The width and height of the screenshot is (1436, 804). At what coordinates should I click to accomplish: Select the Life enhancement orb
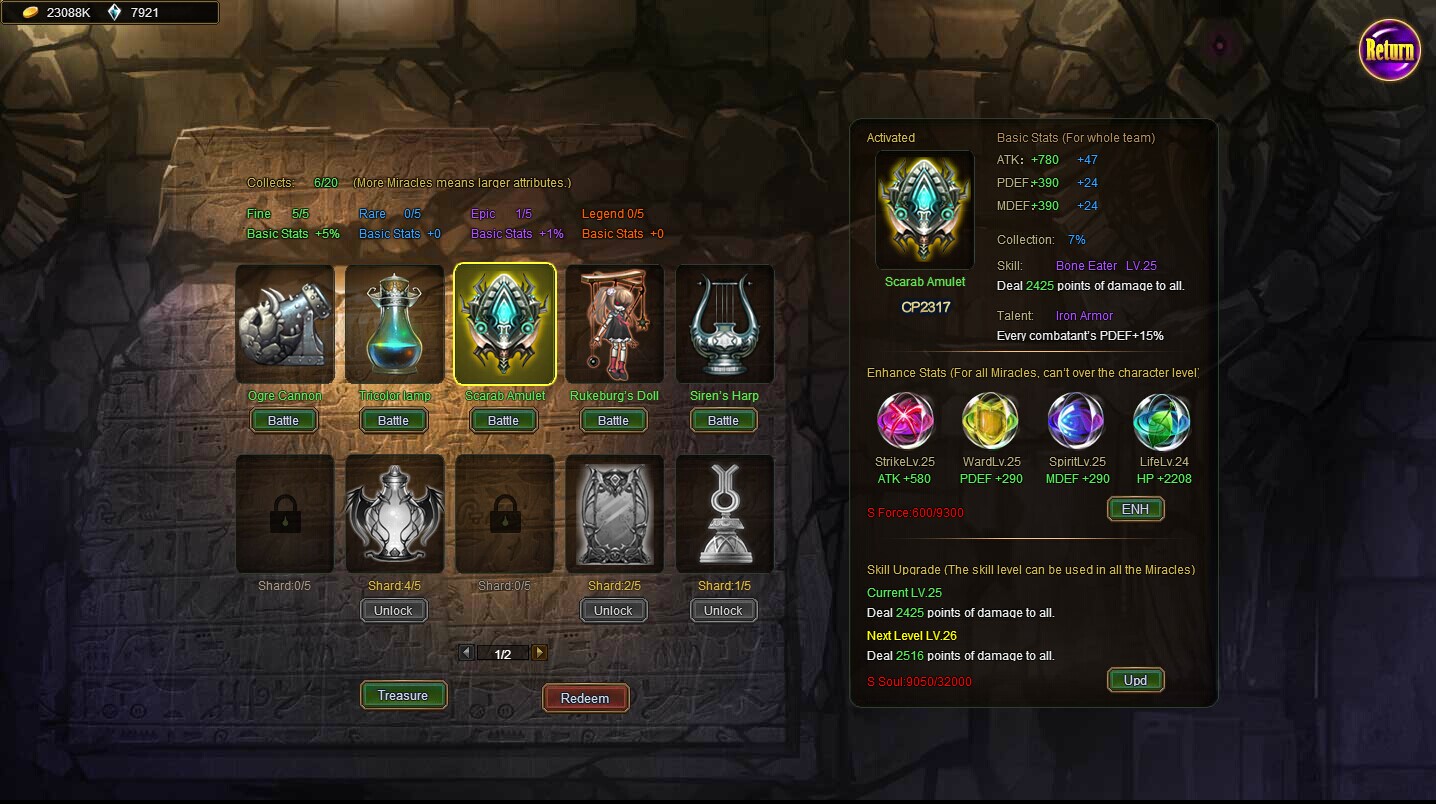1161,421
